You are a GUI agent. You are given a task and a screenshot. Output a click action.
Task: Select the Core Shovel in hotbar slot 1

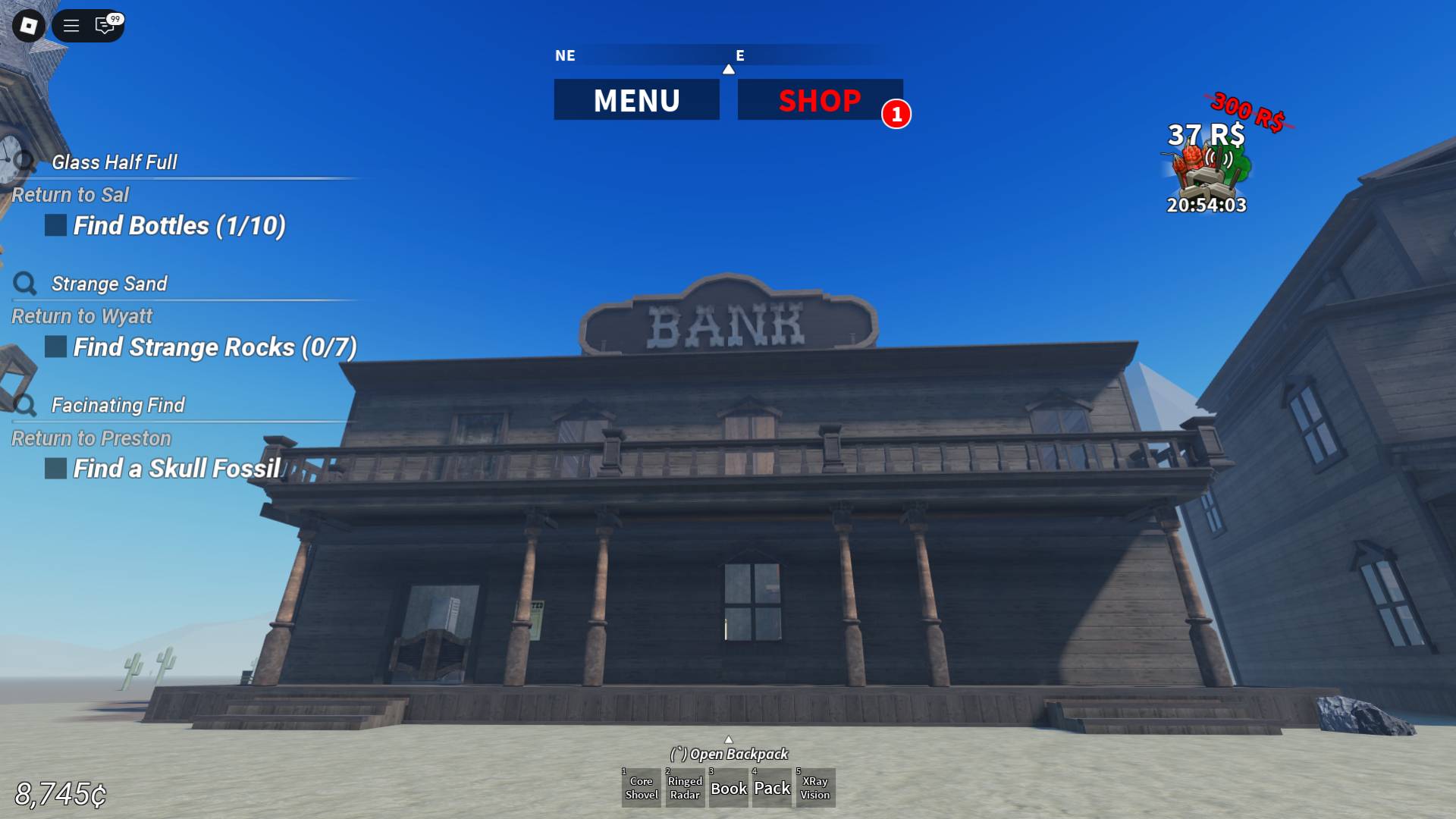(641, 788)
